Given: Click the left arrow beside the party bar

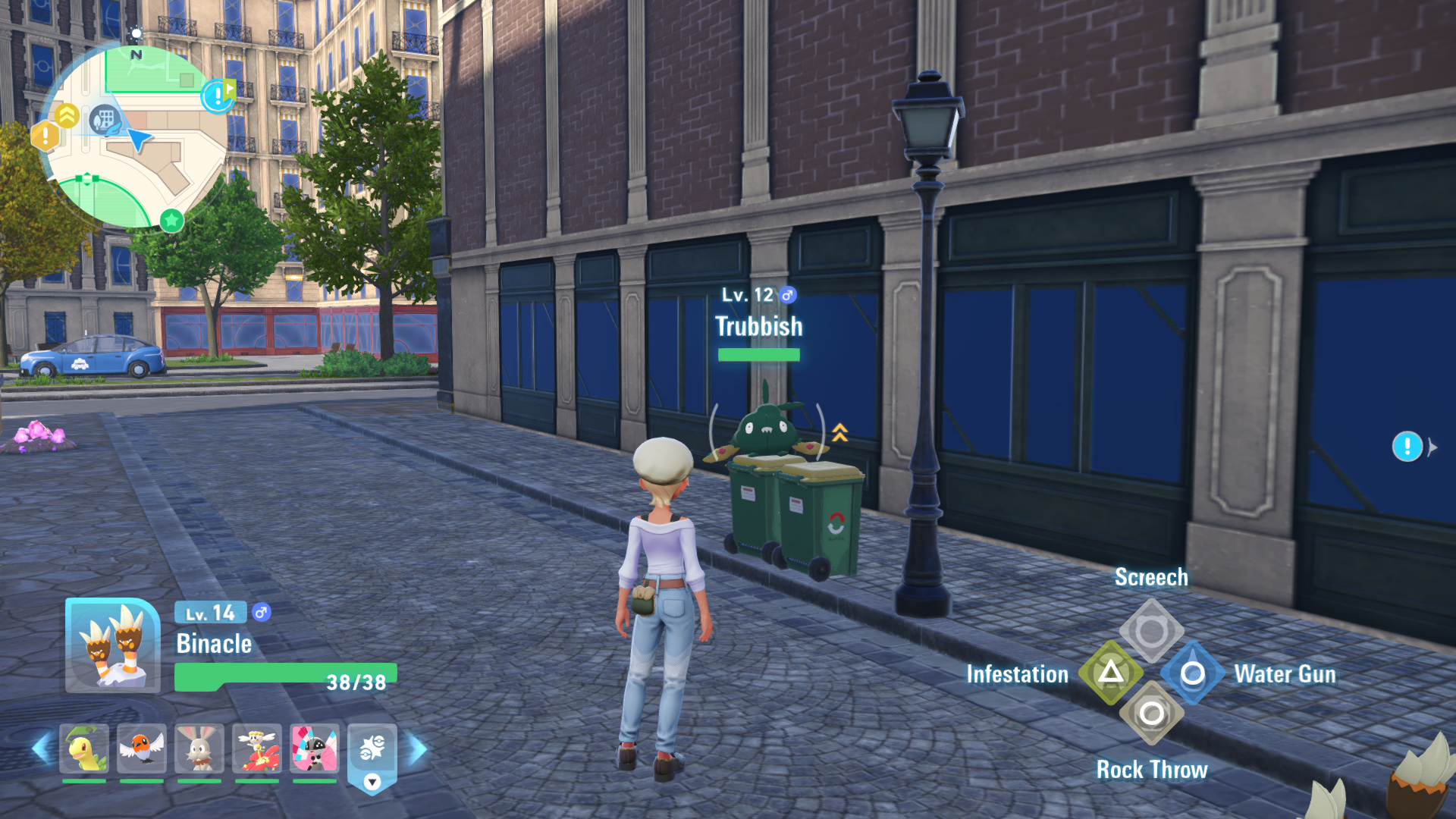Looking at the screenshot, I should point(41,749).
